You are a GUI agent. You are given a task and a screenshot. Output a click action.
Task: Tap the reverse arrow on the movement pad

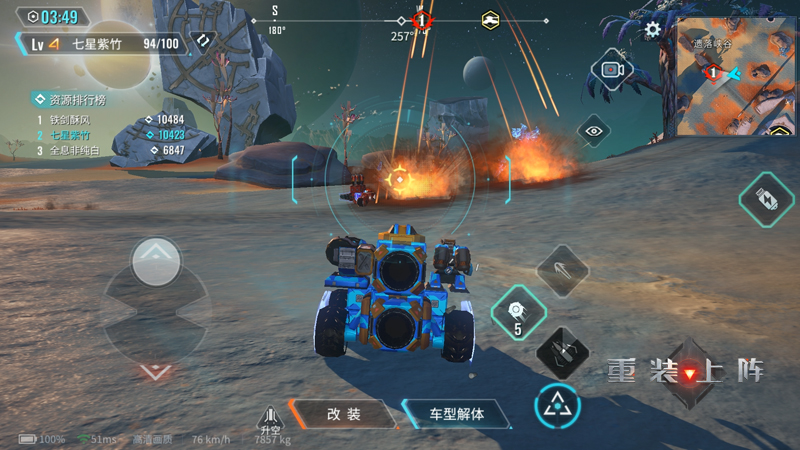pyautogui.click(x=154, y=371)
